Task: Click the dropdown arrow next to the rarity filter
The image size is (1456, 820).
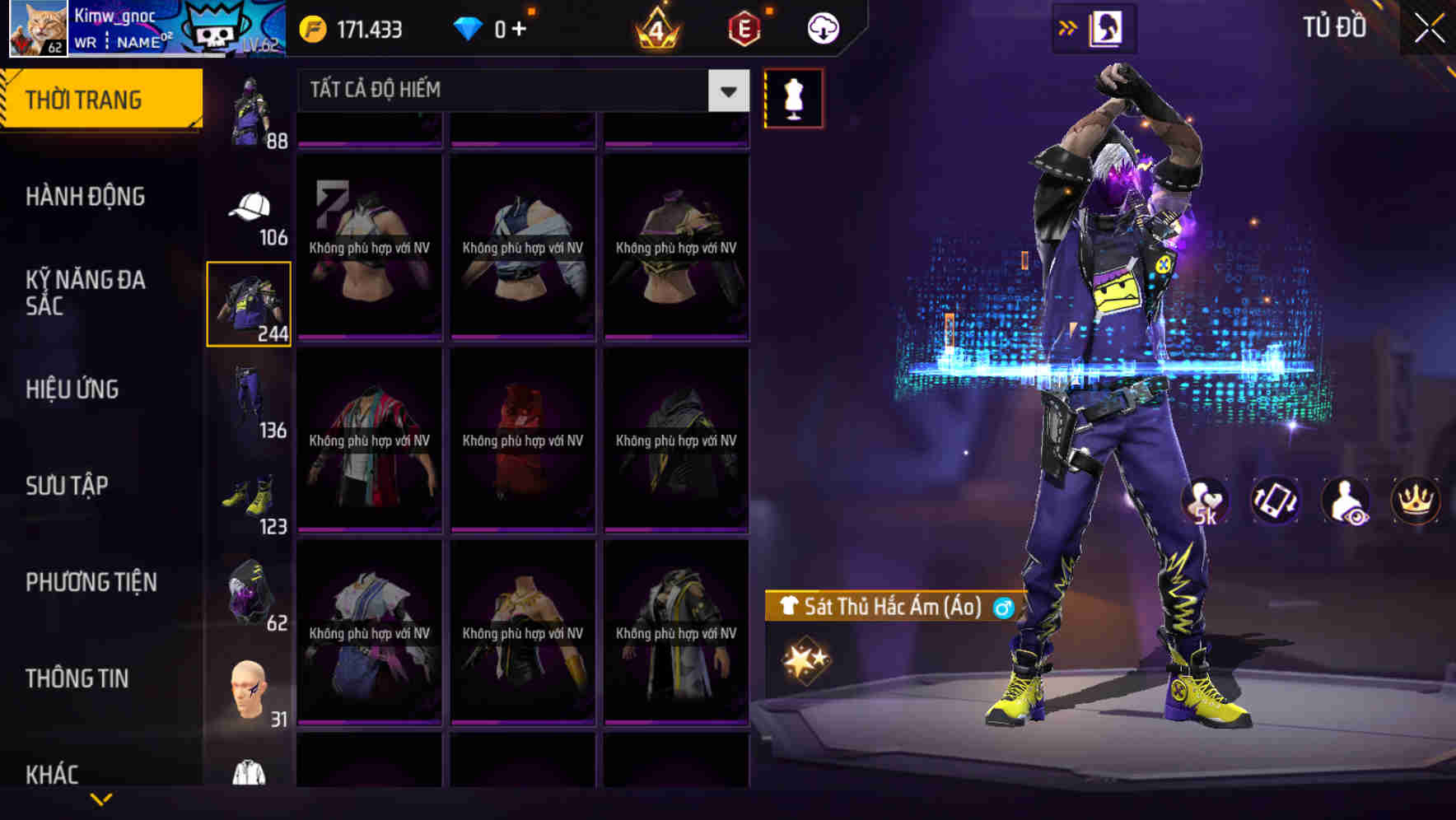Action: click(x=726, y=91)
